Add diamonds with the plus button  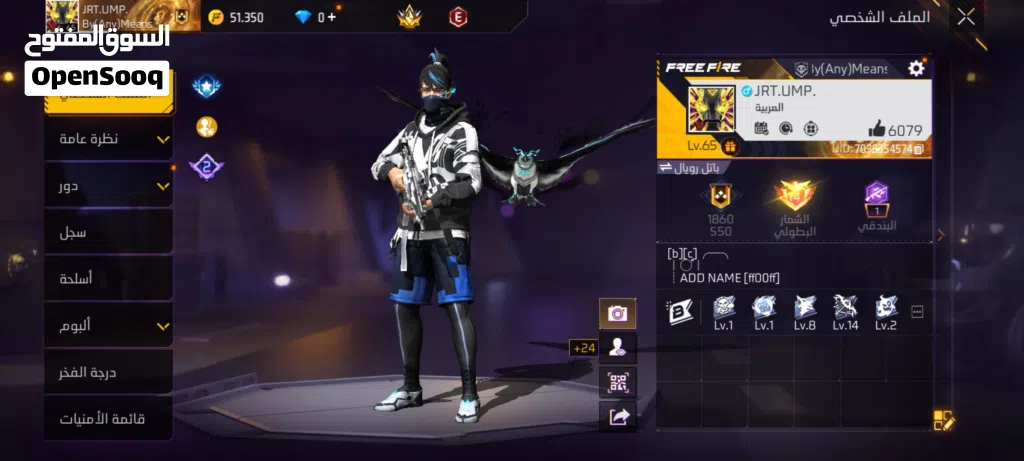[332, 17]
